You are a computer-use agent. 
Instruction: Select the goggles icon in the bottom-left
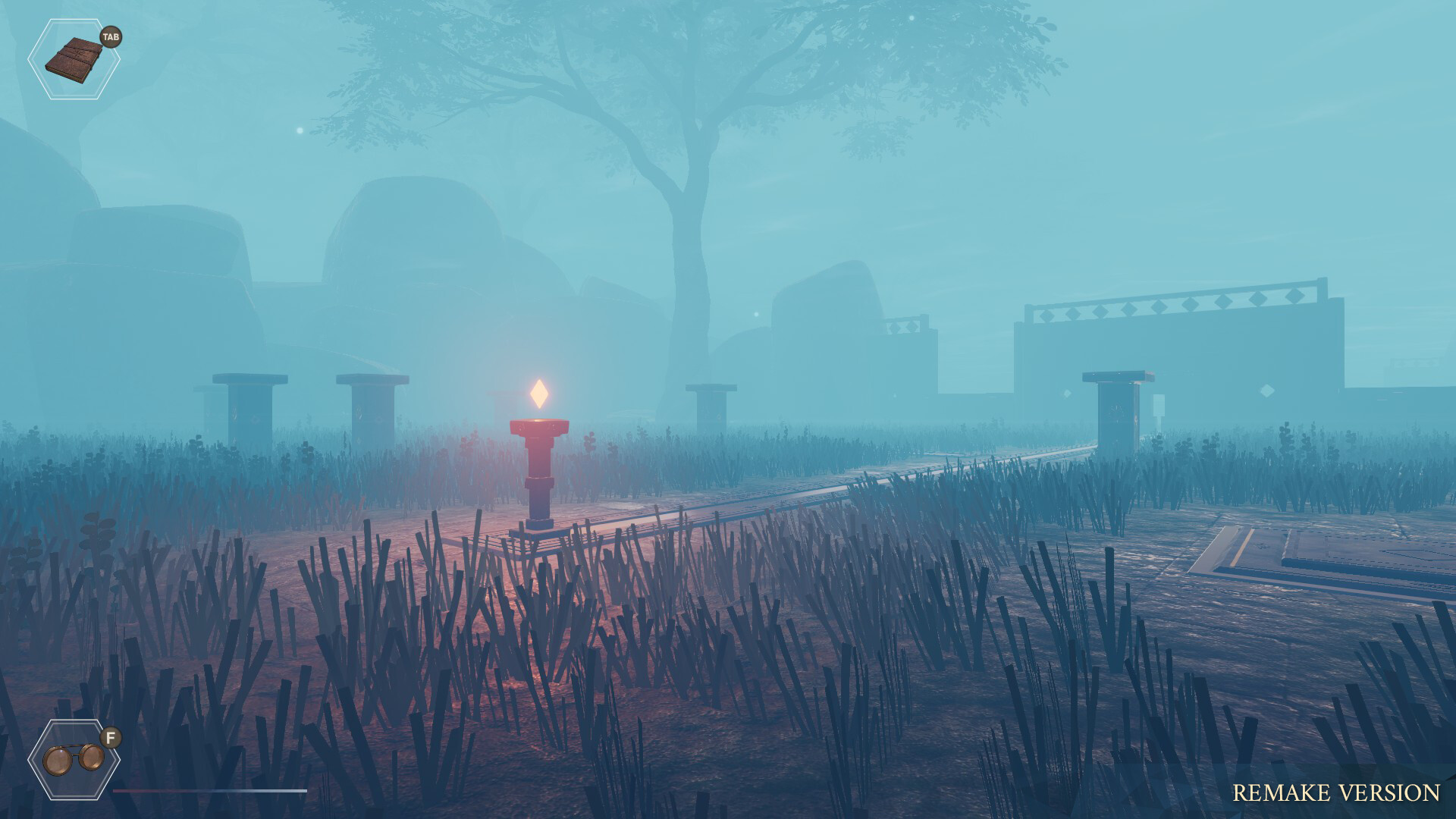click(x=74, y=758)
